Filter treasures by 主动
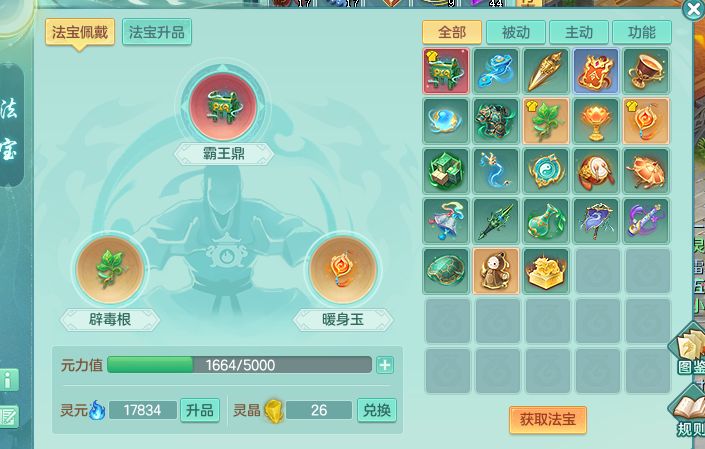This screenshot has width=705, height=449. [x=578, y=32]
